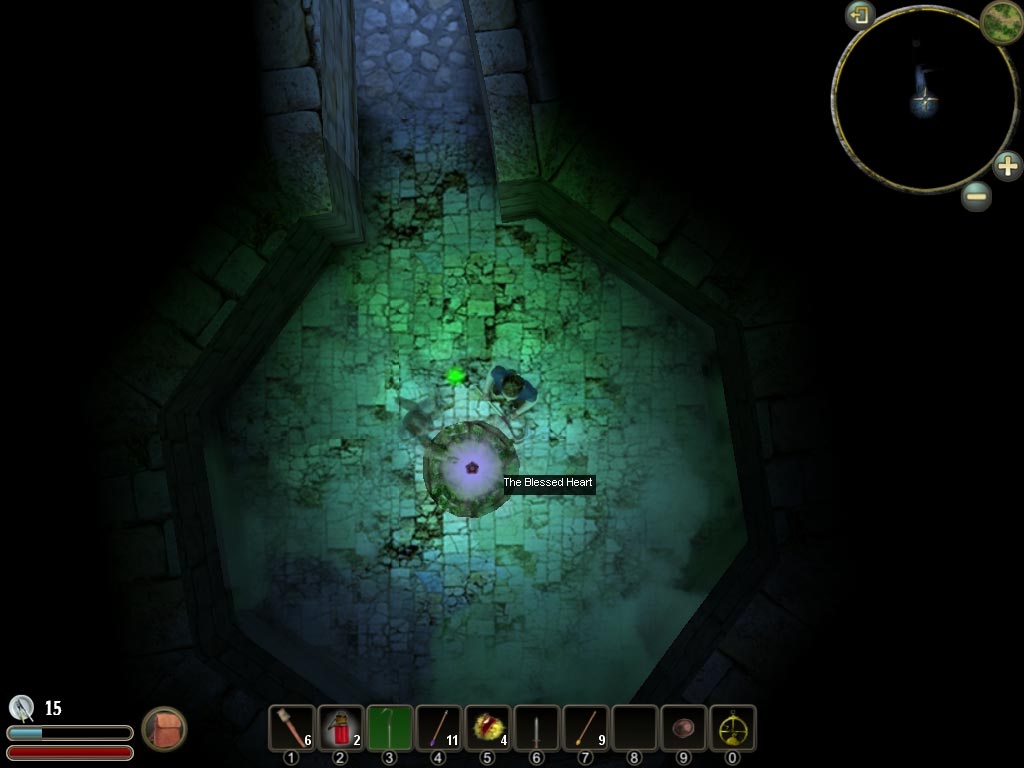
Task: Use the red potion in slot 2
Action: click(x=341, y=728)
